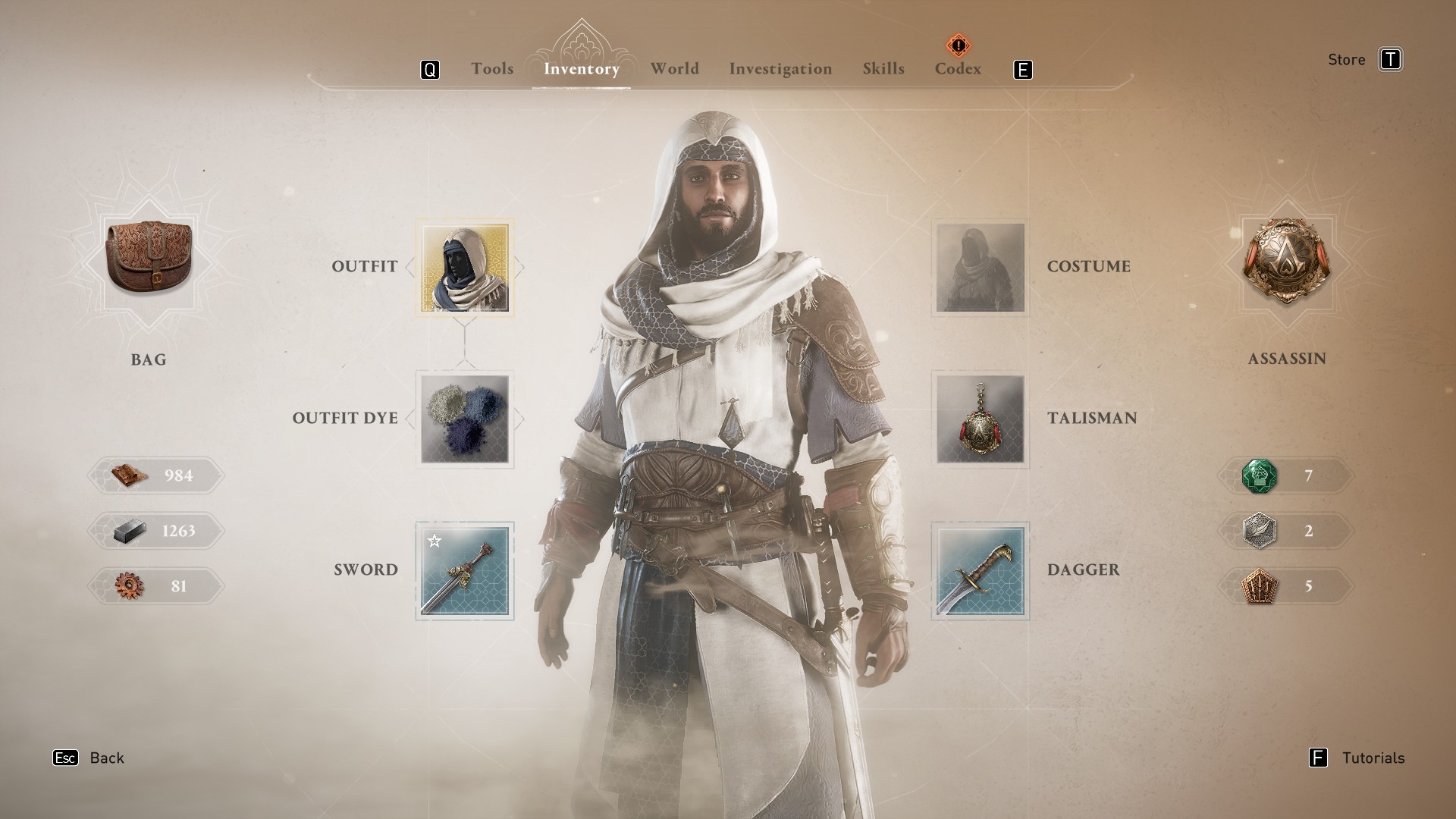Choose the Outfit Dye slot
Screen dimensions: 1456x819
(x=465, y=419)
